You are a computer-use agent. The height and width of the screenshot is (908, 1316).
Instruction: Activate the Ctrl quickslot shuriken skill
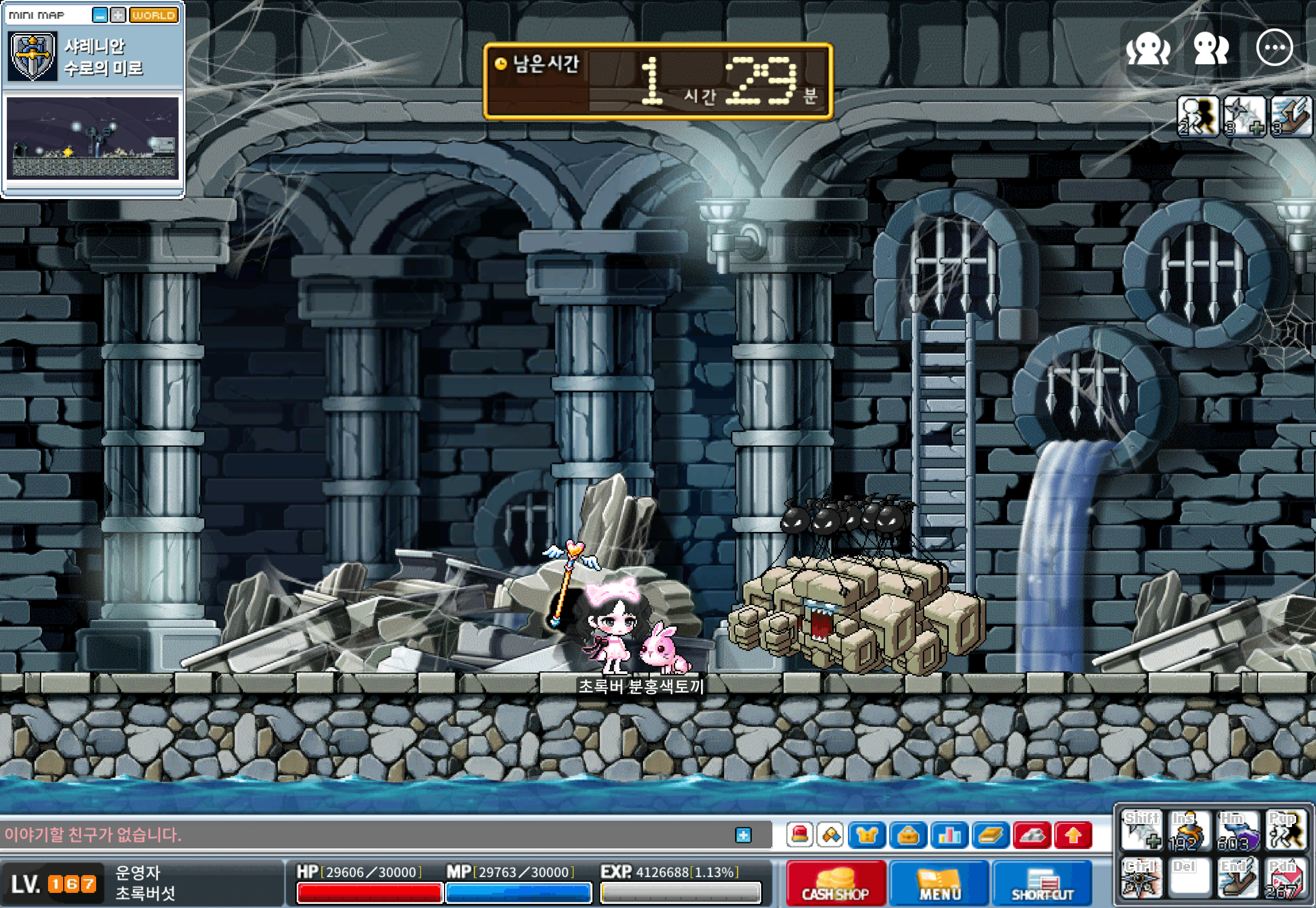pyautogui.click(x=1141, y=880)
